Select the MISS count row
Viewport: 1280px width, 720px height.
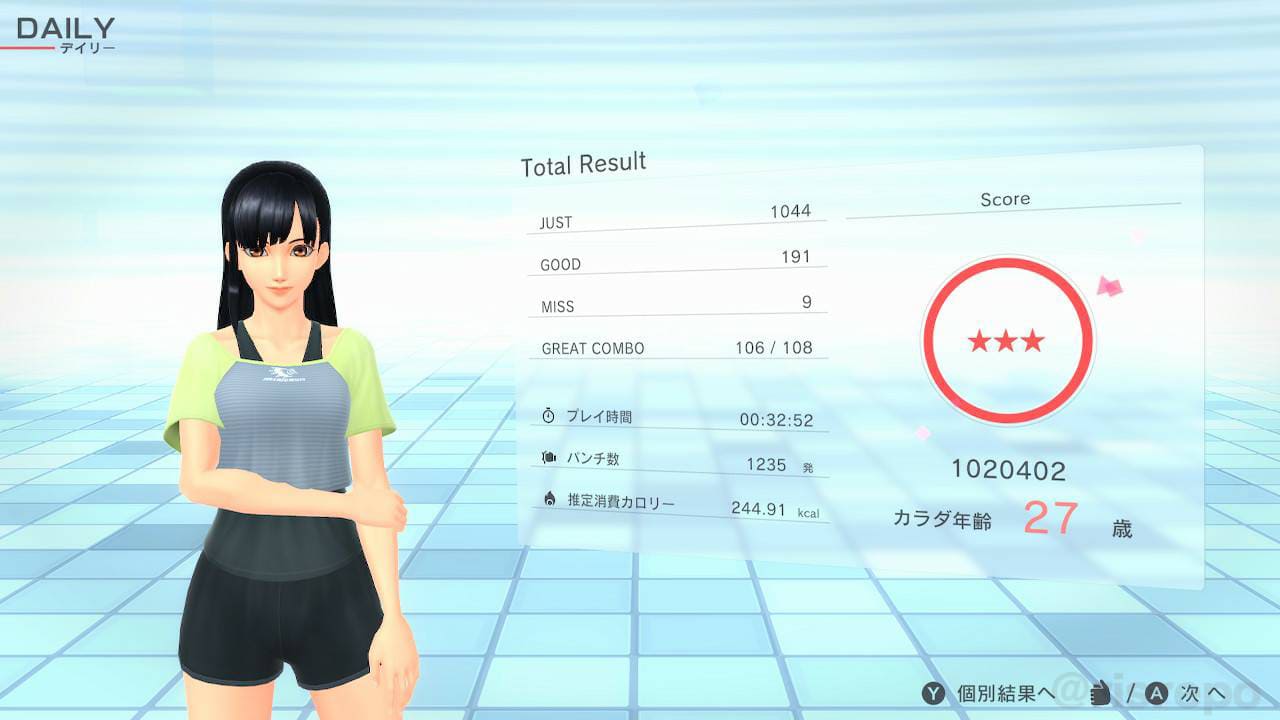pos(676,303)
